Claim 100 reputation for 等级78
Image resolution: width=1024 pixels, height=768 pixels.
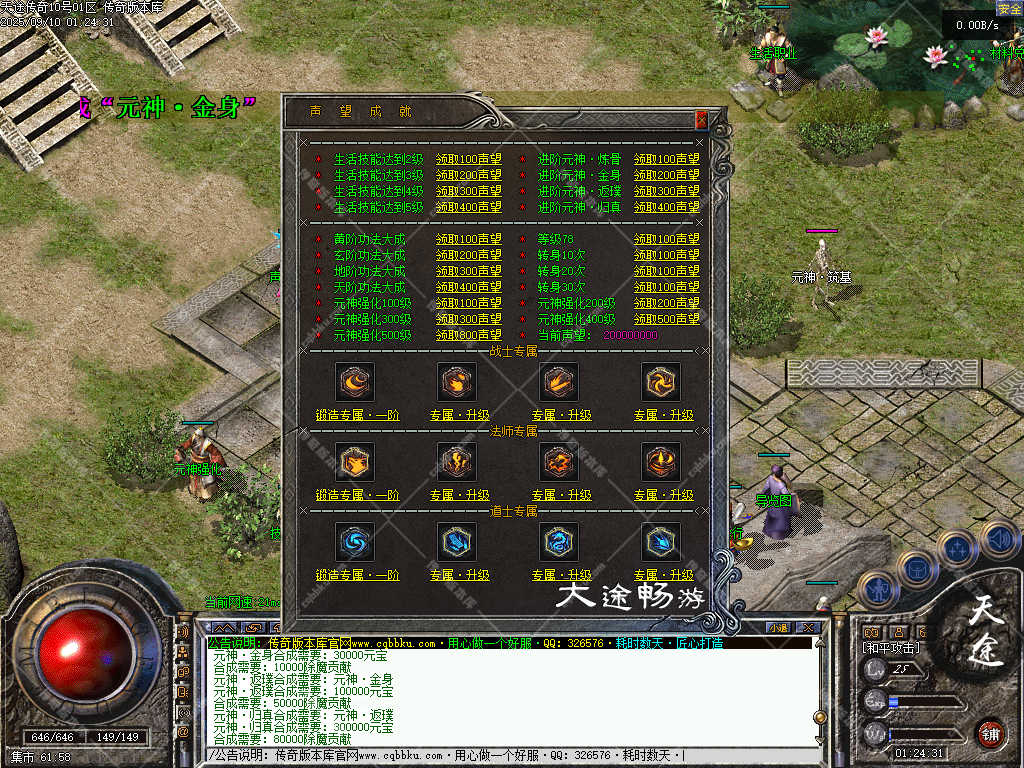click(666, 240)
